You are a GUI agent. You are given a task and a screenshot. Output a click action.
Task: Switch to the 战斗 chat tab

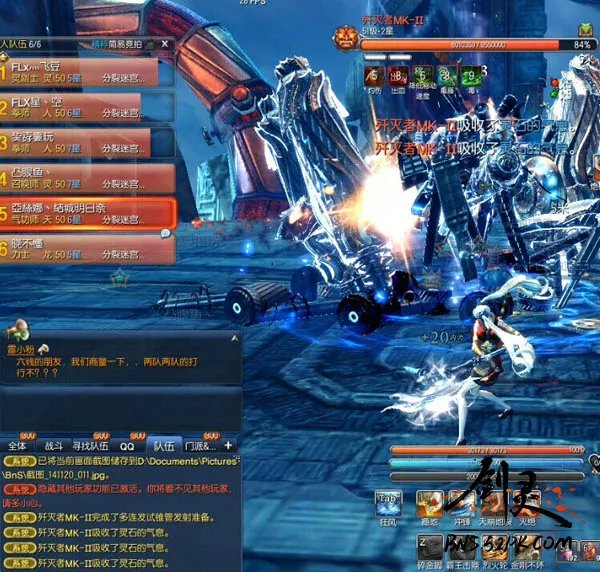tap(52, 445)
